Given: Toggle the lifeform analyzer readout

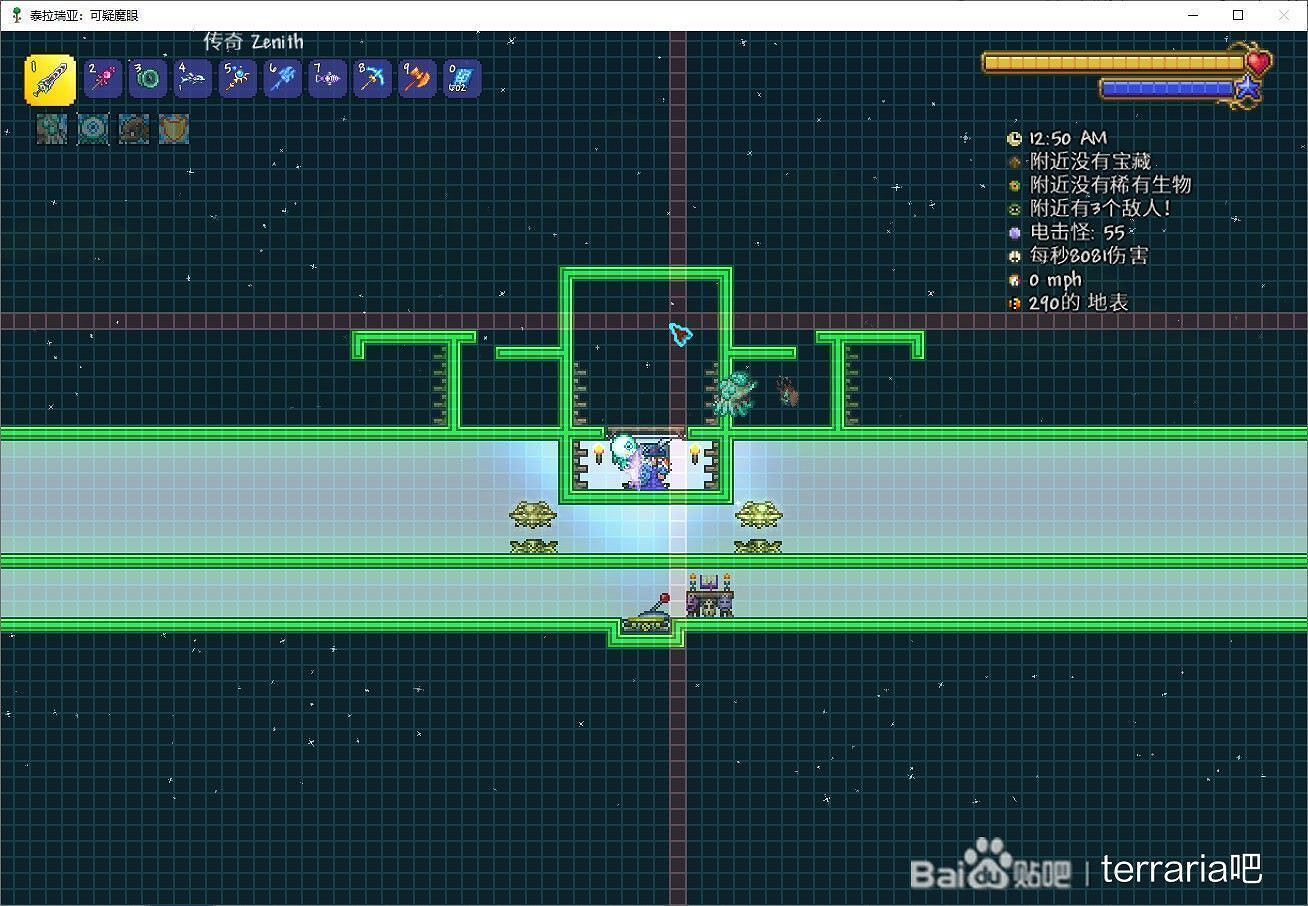Looking at the screenshot, I should (x=1015, y=185).
